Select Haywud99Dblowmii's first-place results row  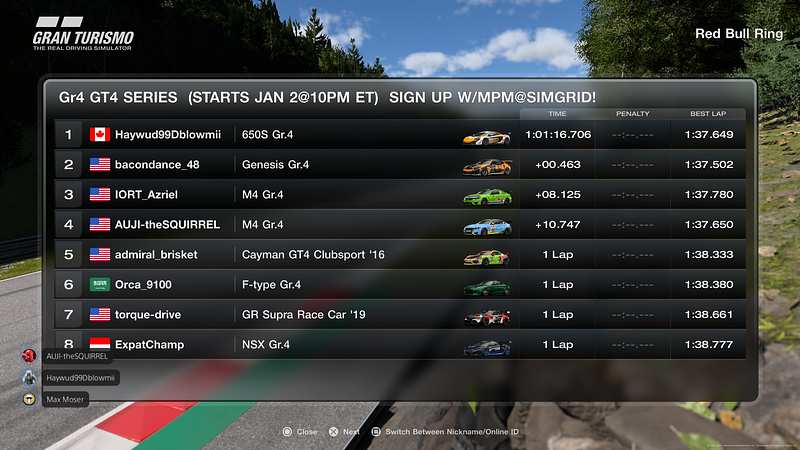pyautogui.click(x=400, y=135)
